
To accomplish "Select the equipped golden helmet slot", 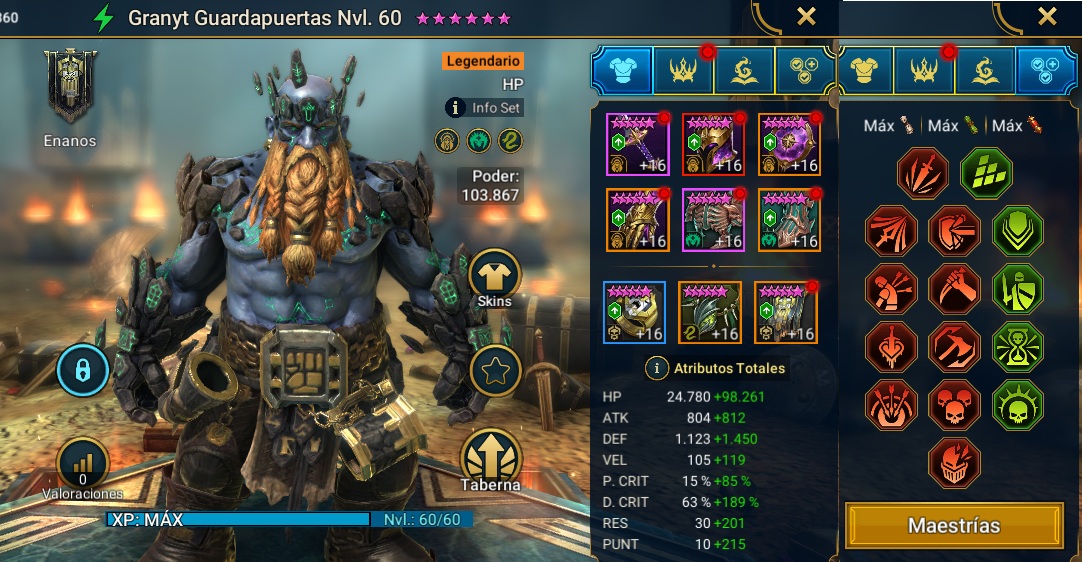I will click(713, 145).
